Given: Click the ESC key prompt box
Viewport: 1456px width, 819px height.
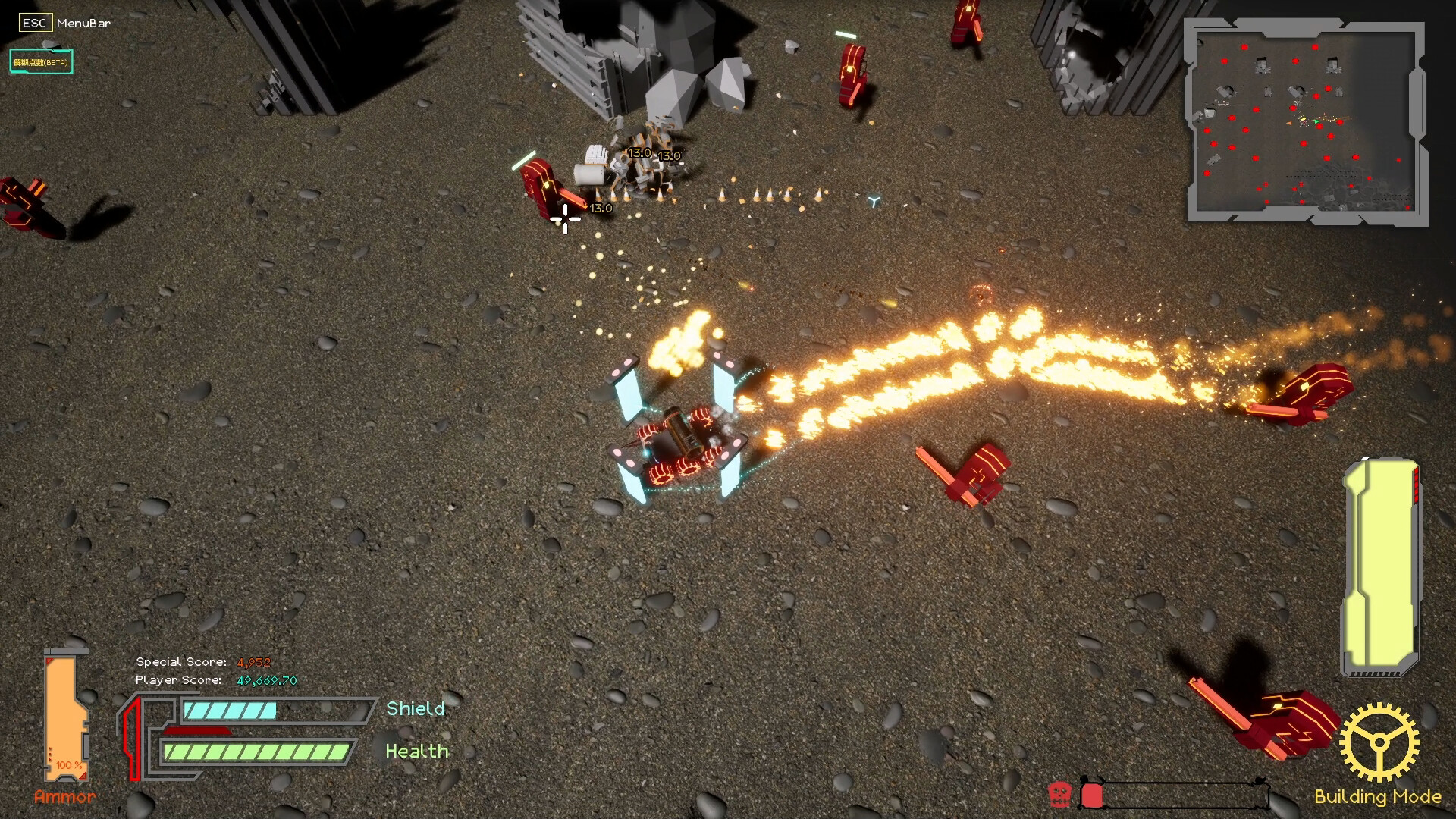Looking at the screenshot, I should tap(34, 23).
